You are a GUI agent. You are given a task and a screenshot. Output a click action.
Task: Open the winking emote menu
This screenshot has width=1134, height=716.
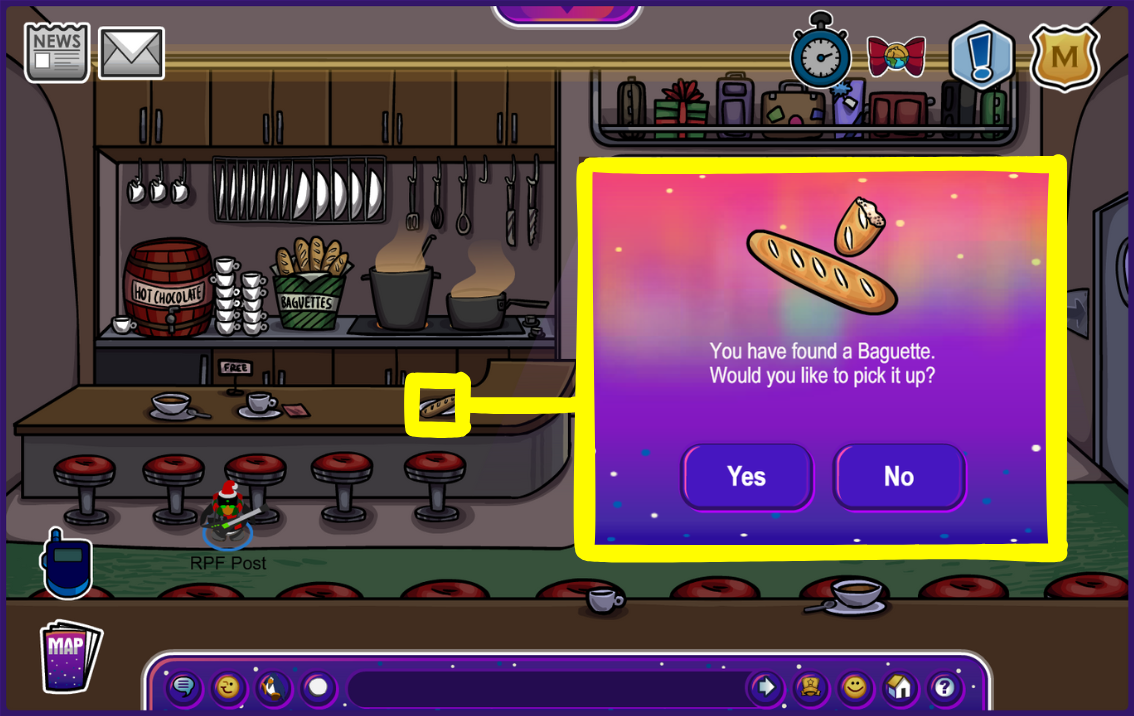pos(229,687)
